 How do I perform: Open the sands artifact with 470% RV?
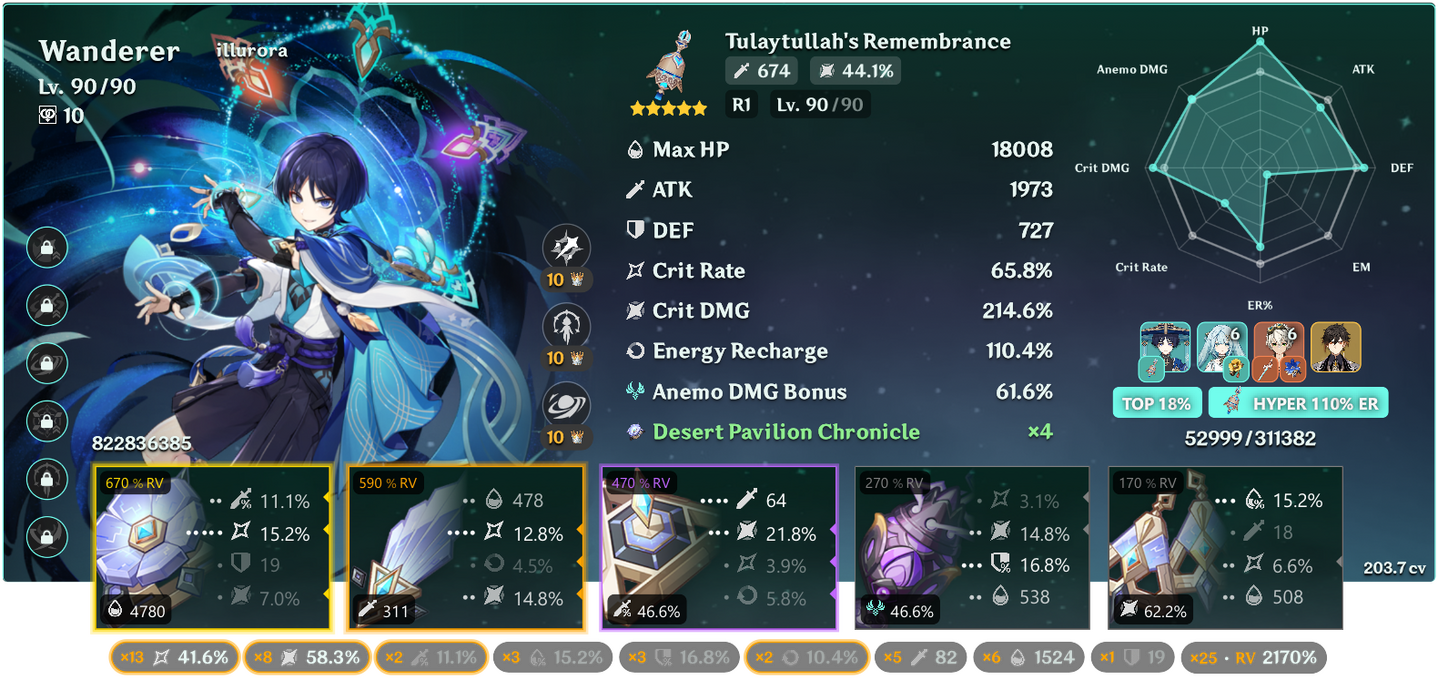pyautogui.click(x=718, y=549)
